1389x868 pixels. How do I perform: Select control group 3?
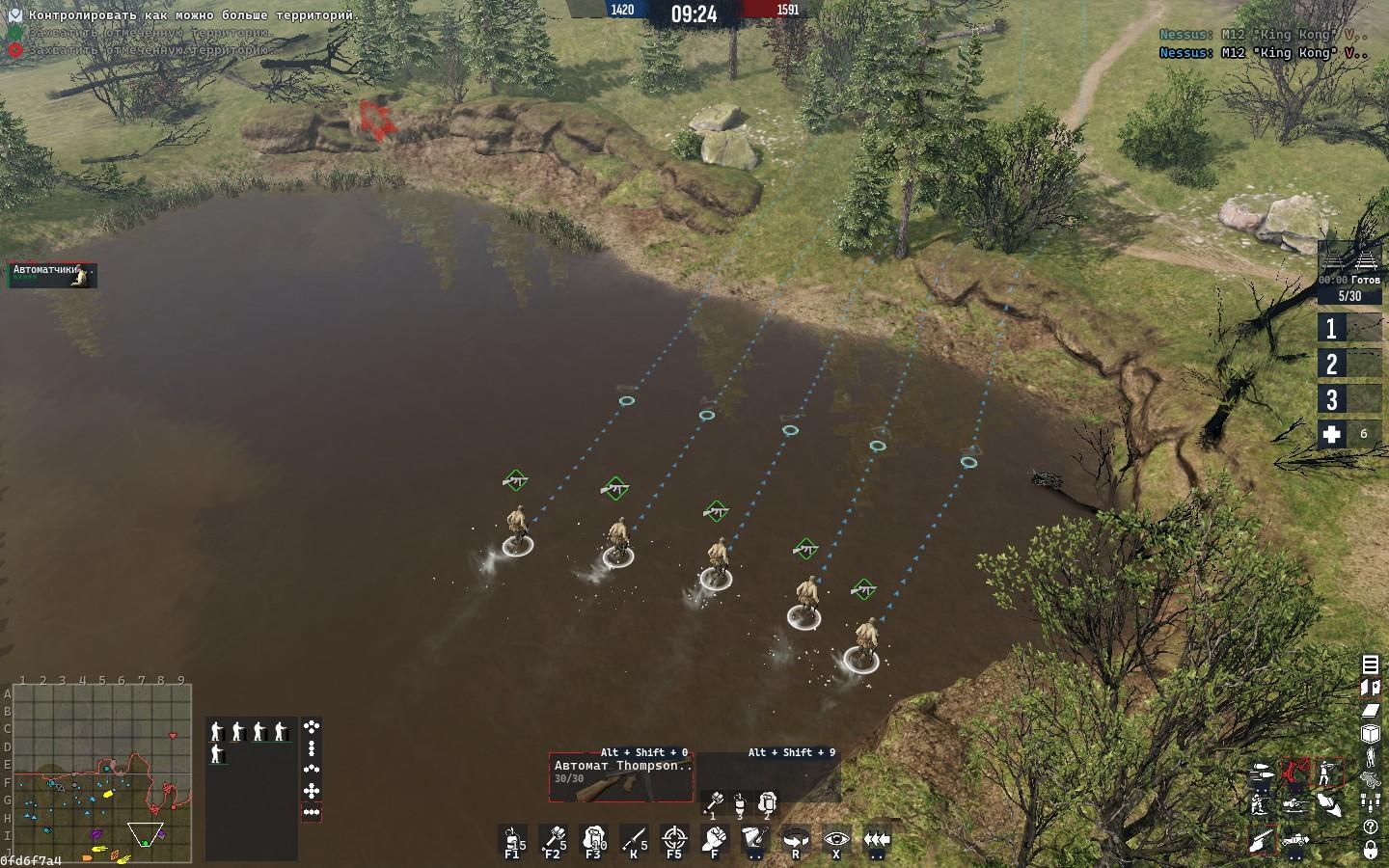[1349, 399]
